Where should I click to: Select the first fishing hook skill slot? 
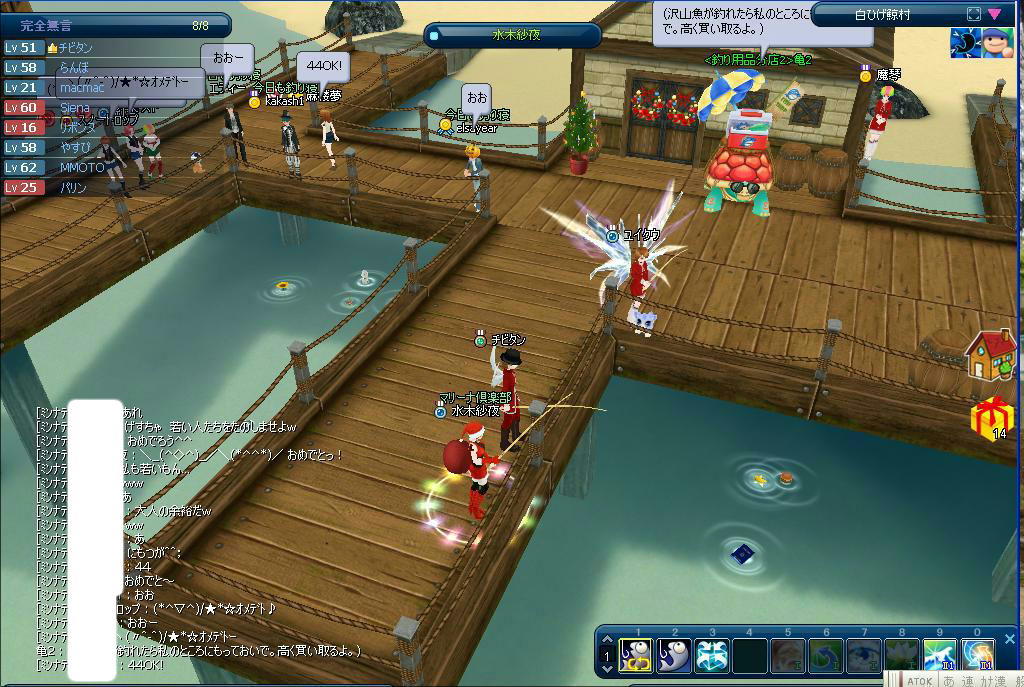[x=636, y=655]
